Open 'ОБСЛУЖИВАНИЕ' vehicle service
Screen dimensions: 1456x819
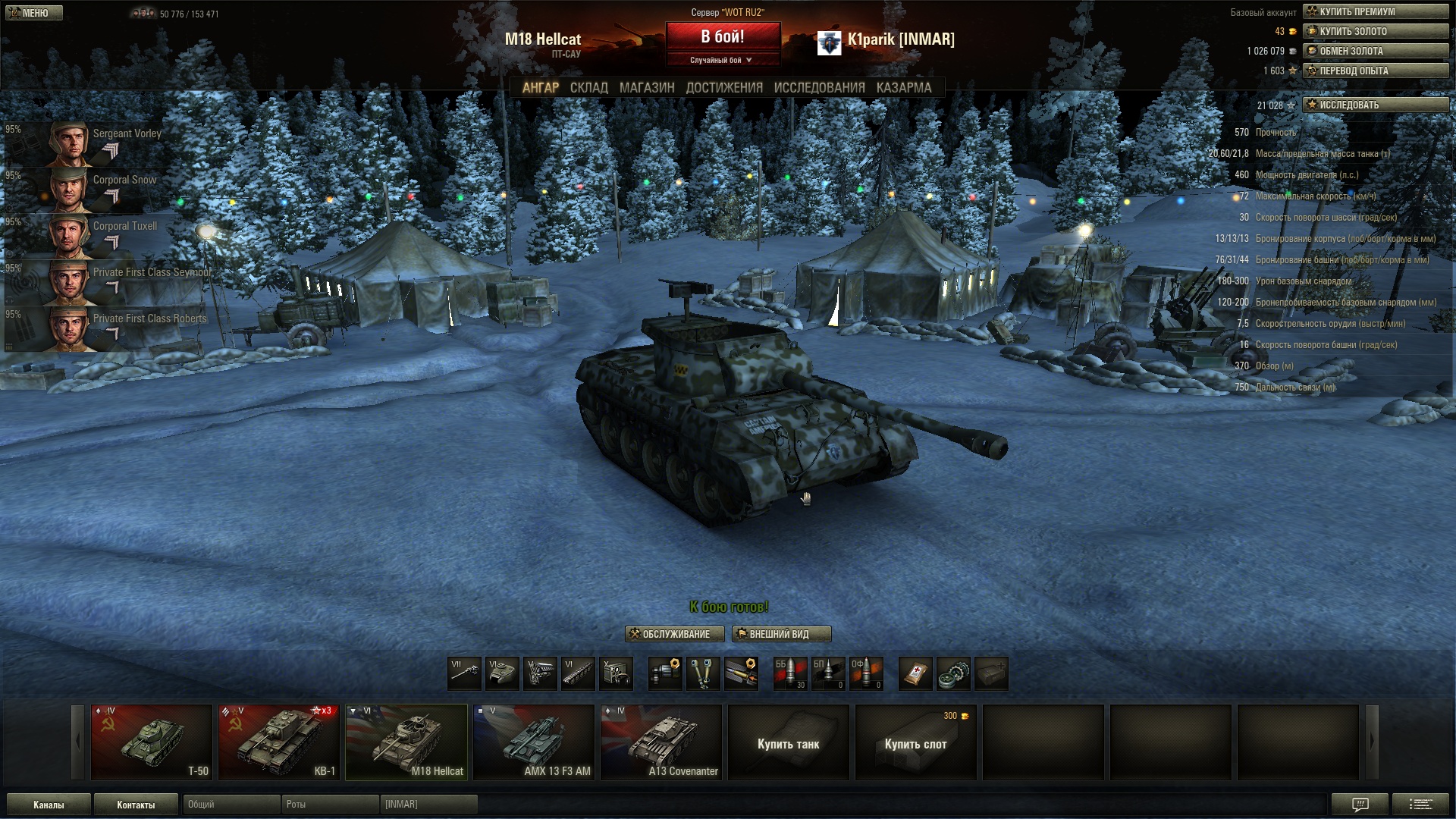point(674,634)
